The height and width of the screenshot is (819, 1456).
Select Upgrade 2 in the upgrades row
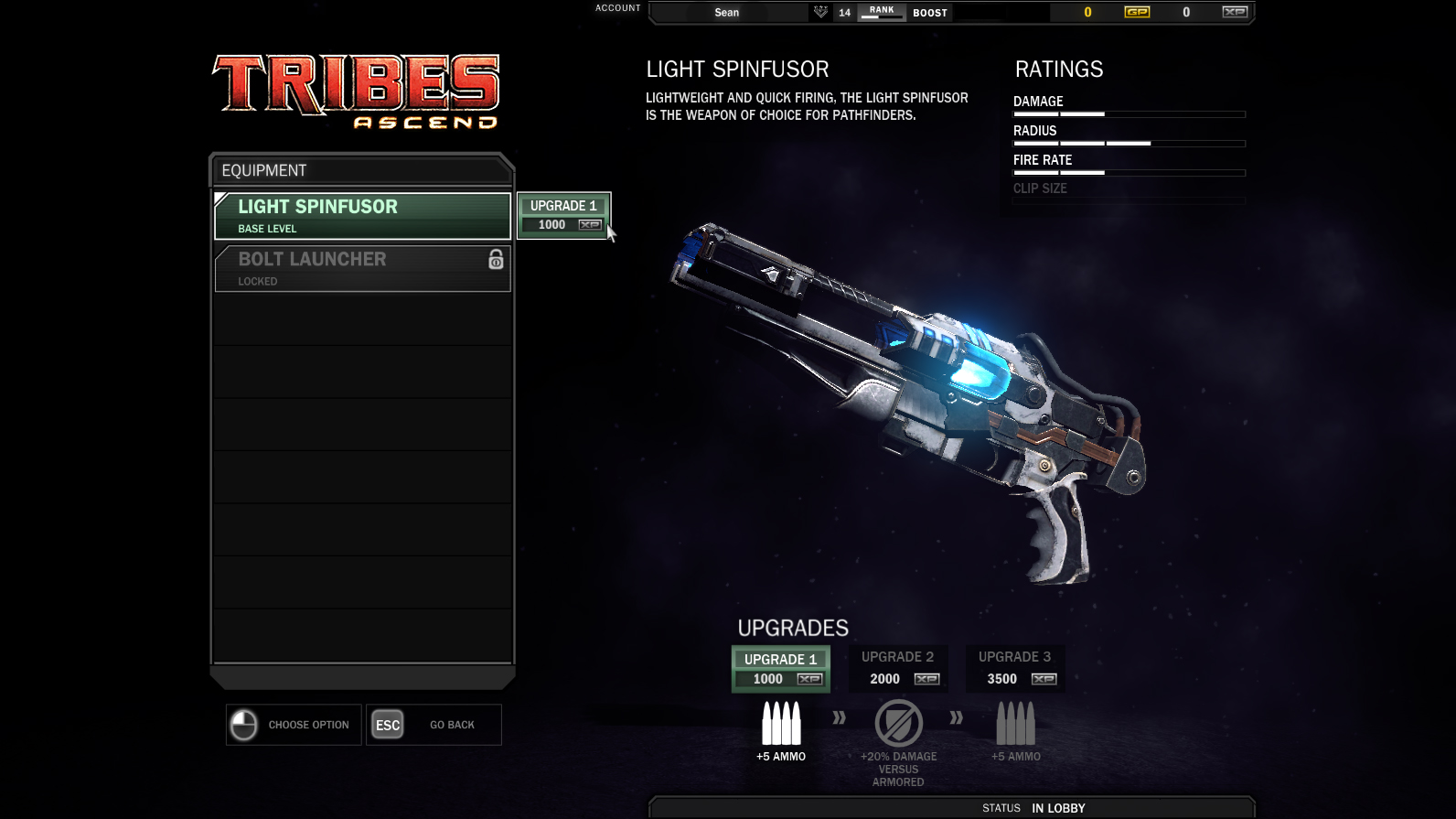pyautogui.click(x=897, y=668)
